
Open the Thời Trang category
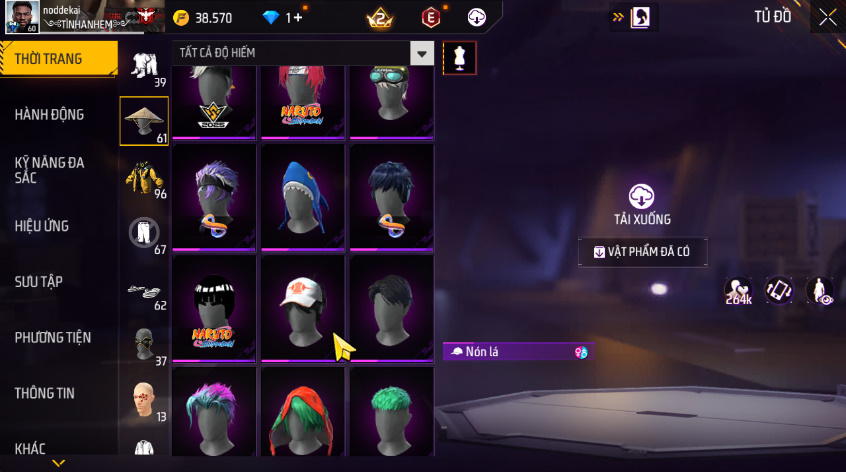(x=50, y=59)
